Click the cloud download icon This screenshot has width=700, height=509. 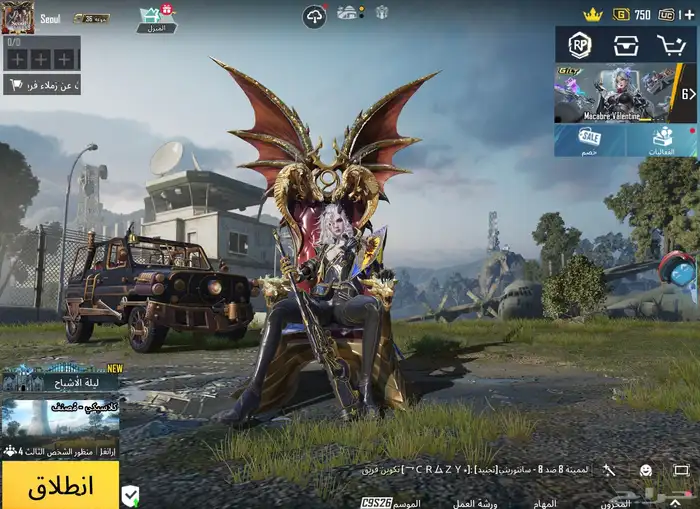(314, 16)
